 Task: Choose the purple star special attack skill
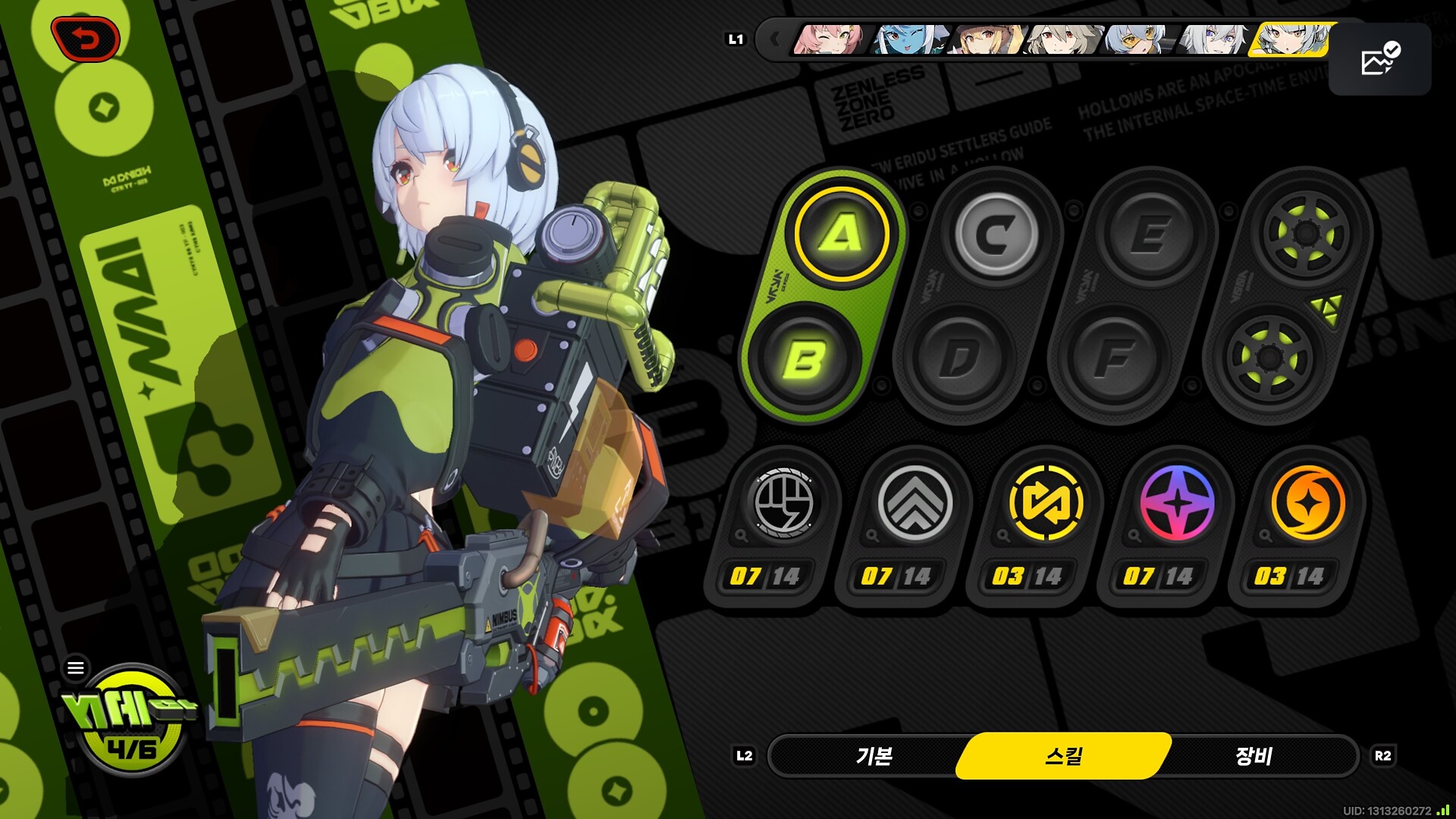[x=1177, y=504]
